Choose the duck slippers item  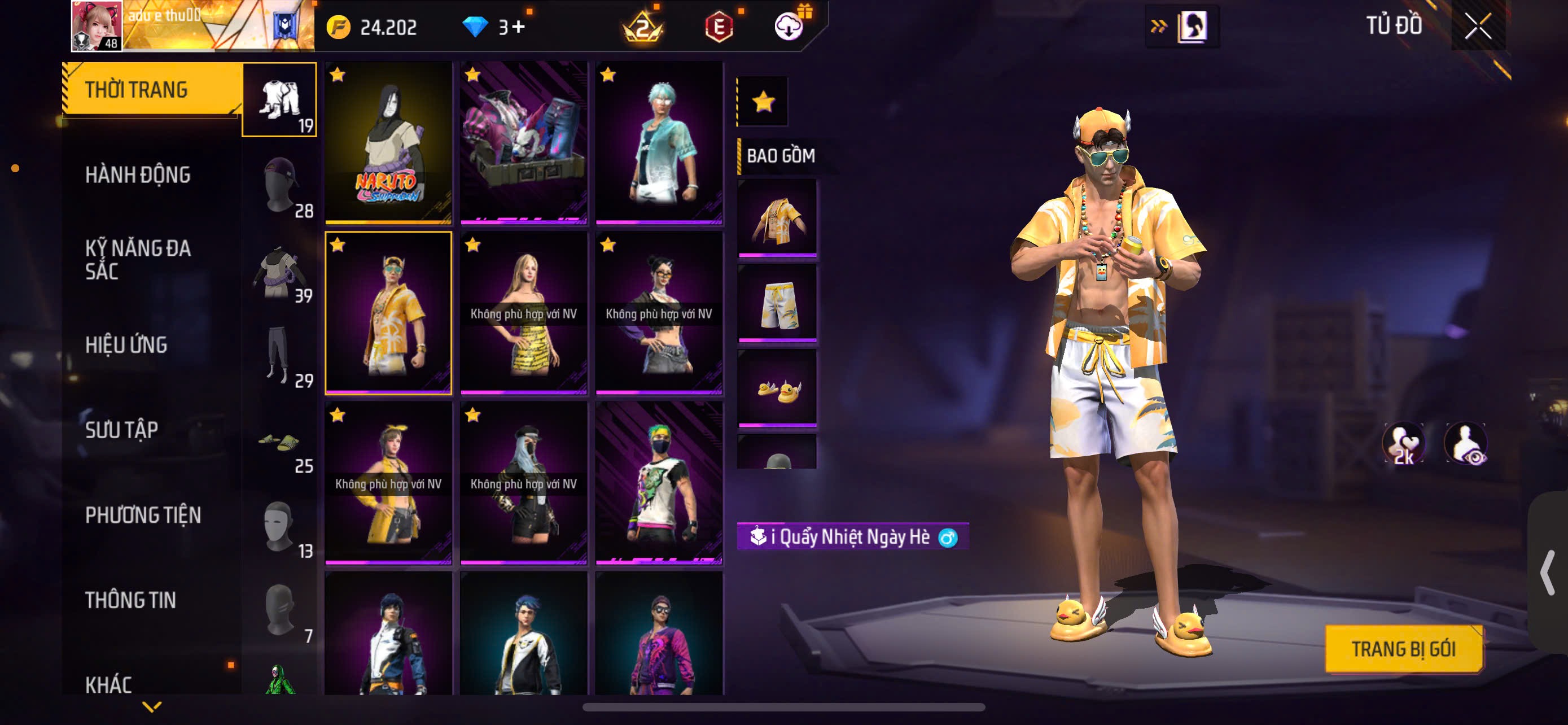[x=777, y=388]
